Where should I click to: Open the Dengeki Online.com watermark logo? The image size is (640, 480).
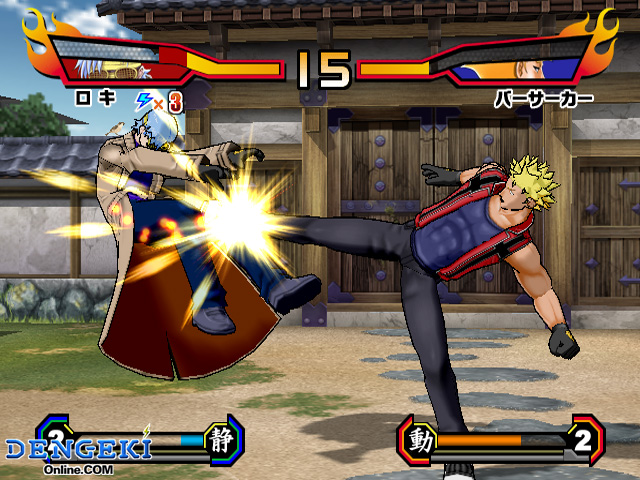tap(78, 453)
